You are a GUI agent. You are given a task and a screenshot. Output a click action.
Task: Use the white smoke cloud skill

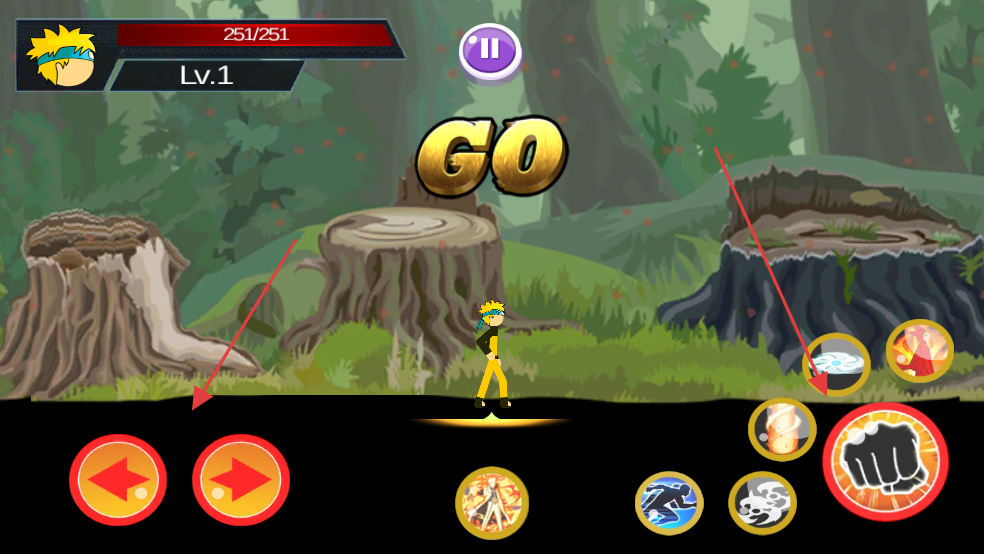[x=762, y=502]
